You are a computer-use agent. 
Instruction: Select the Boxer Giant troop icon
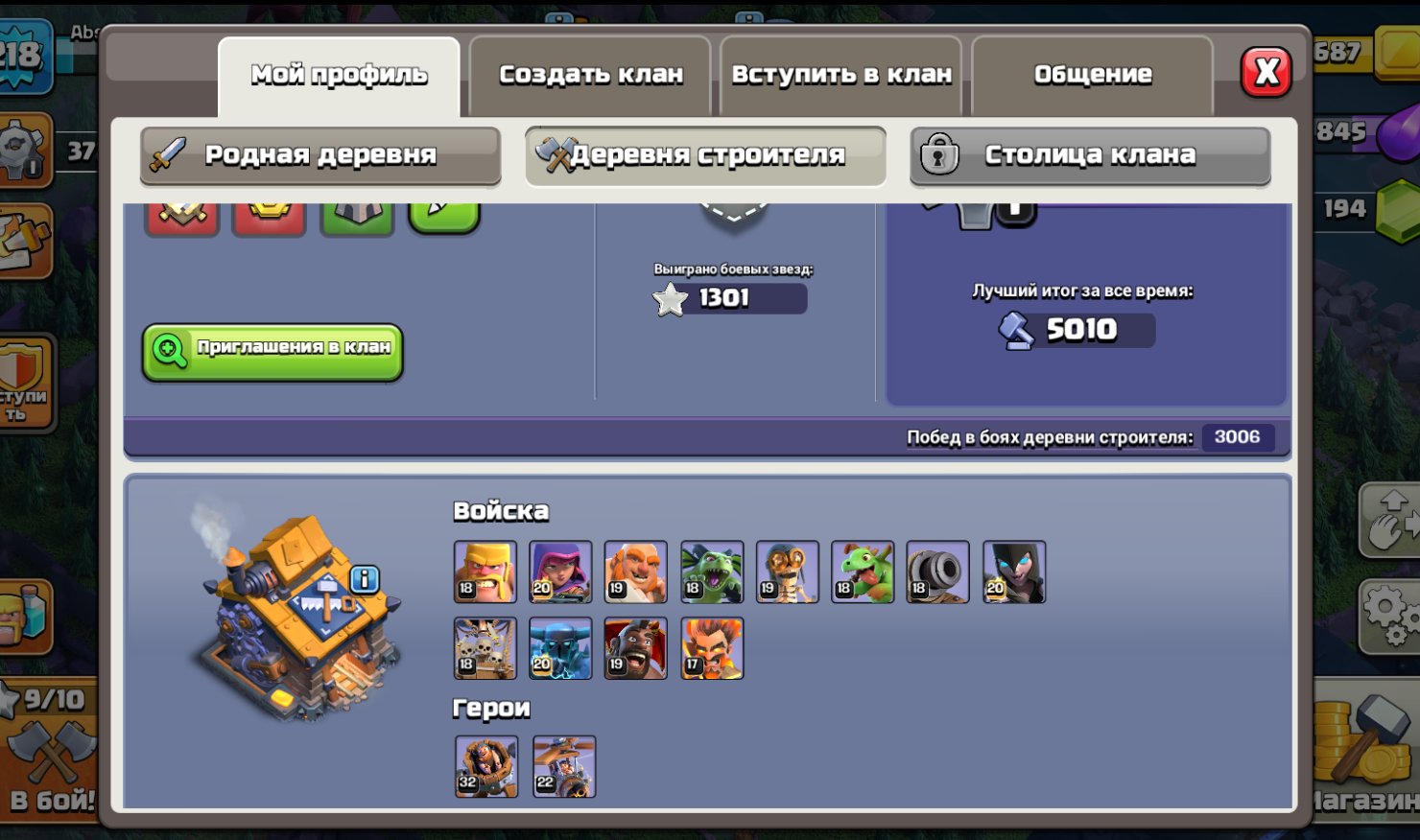coord(634,572)
